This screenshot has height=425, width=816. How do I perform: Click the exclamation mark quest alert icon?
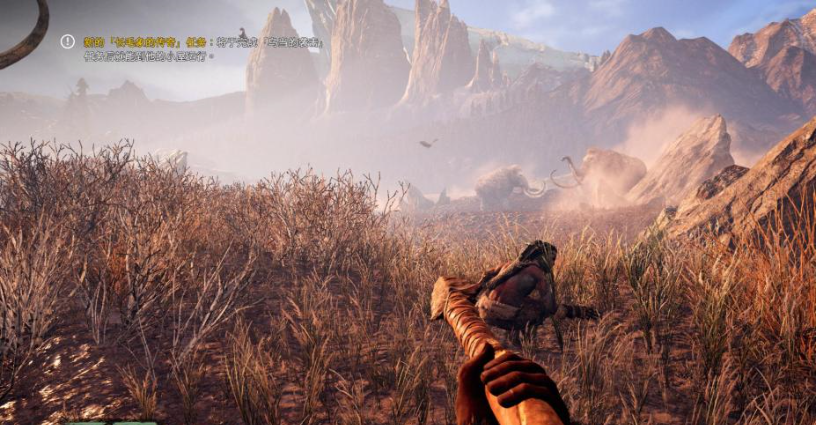click(68, 42)
